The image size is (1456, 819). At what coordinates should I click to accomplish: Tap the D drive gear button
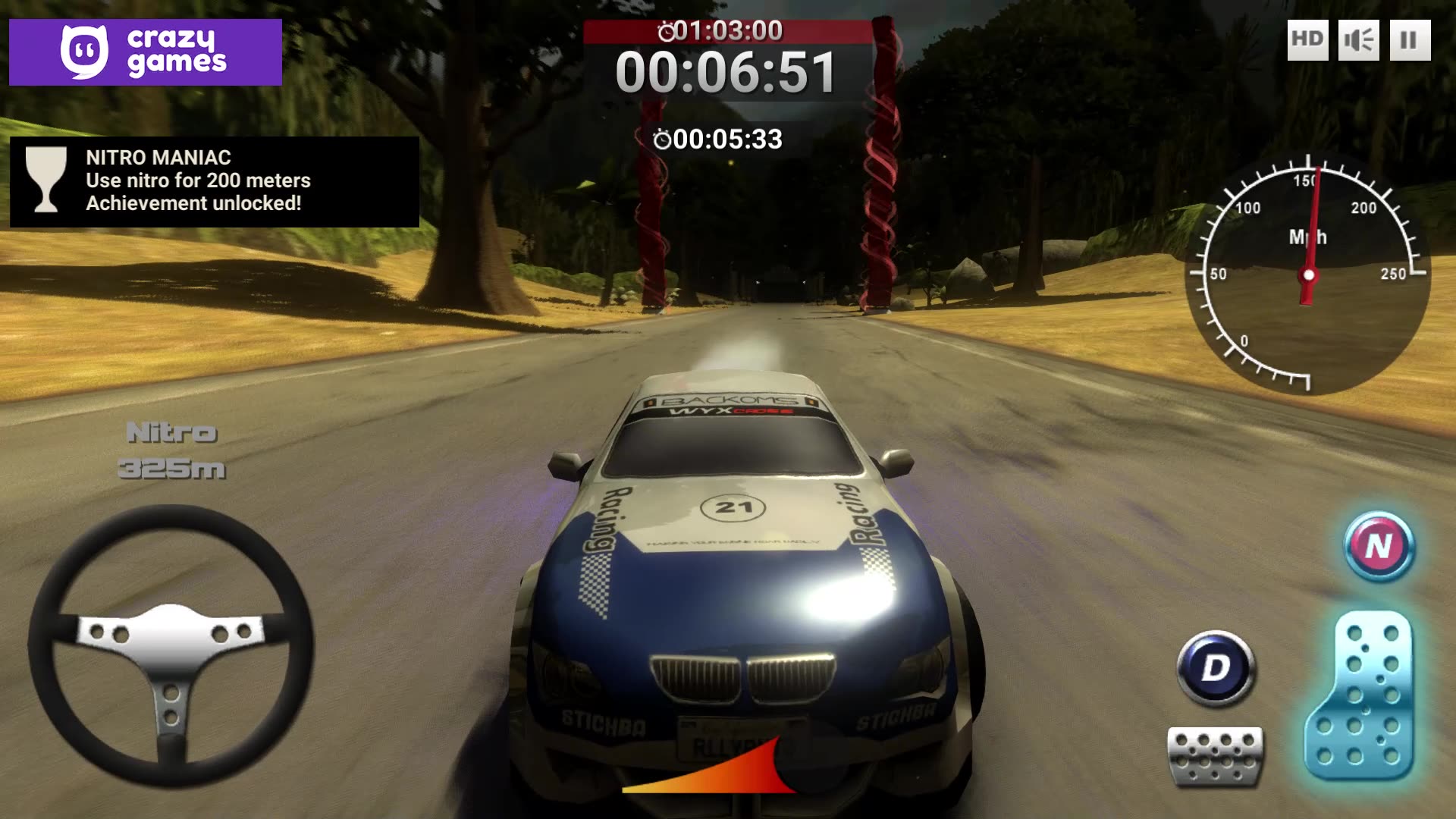click(x=1216, y=667)
